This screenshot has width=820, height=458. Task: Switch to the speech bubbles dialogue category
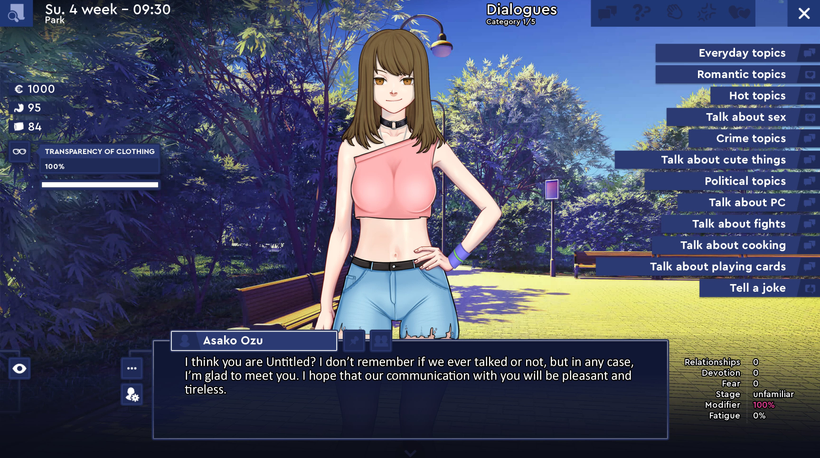[607, 13]
